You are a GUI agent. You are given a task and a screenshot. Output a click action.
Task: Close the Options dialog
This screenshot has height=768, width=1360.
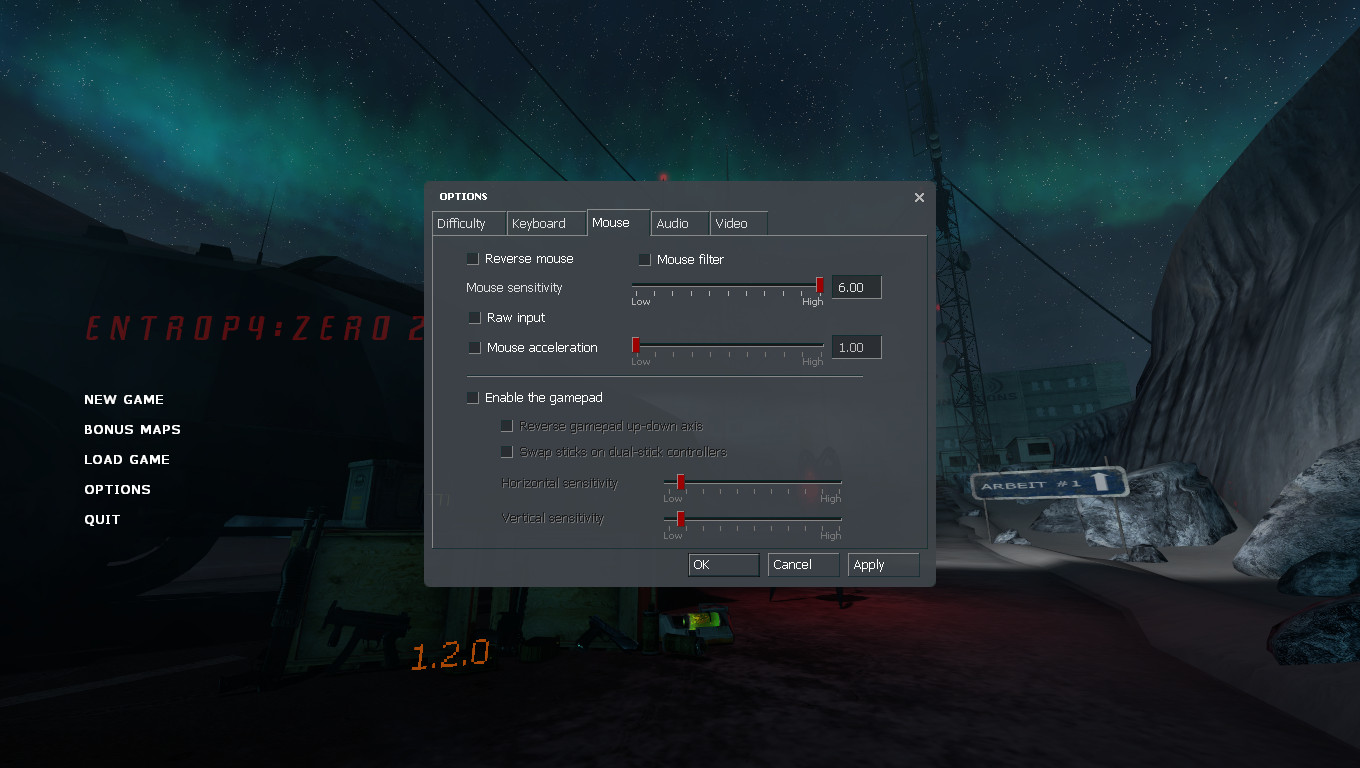click(919, 197)
